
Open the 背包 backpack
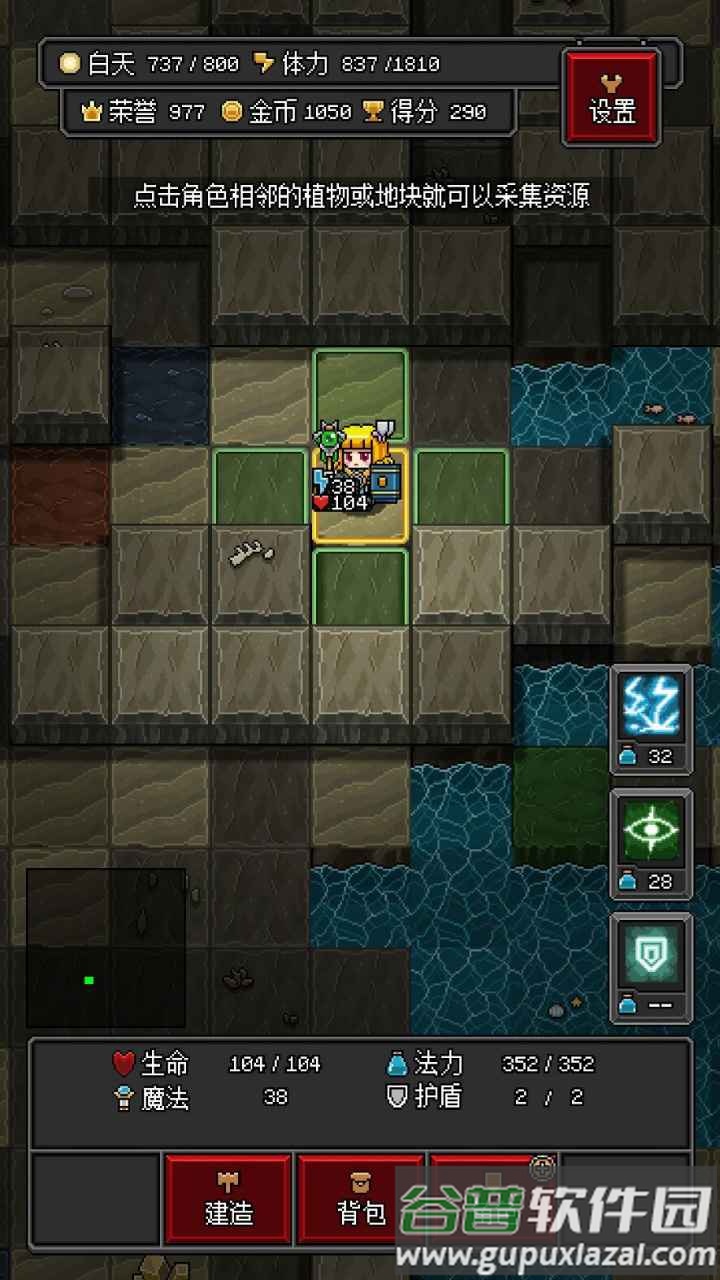point(361,1202)
